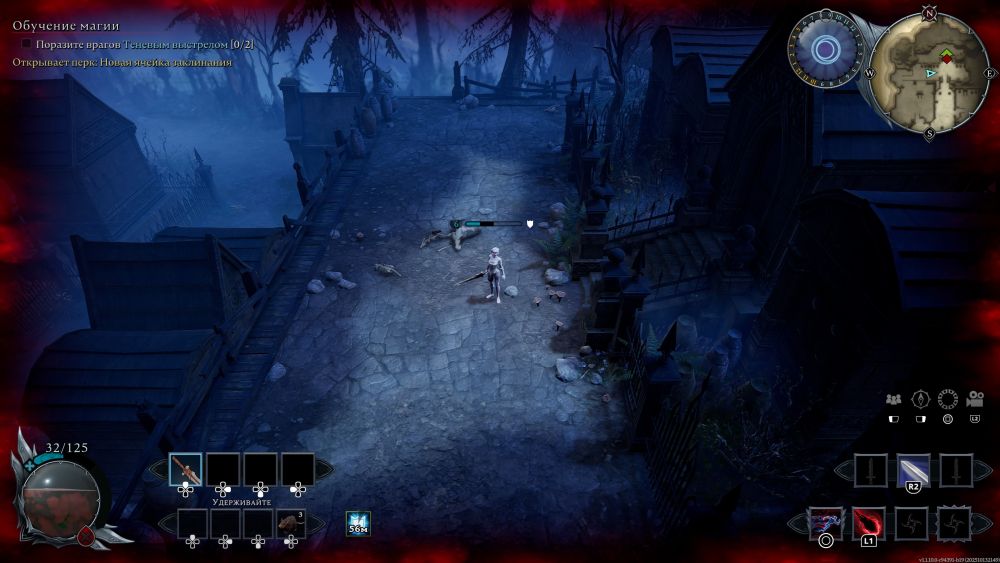The image size is (1000, 563).
Task: Click the blue buff icon showing 56m
Action: 358,523
